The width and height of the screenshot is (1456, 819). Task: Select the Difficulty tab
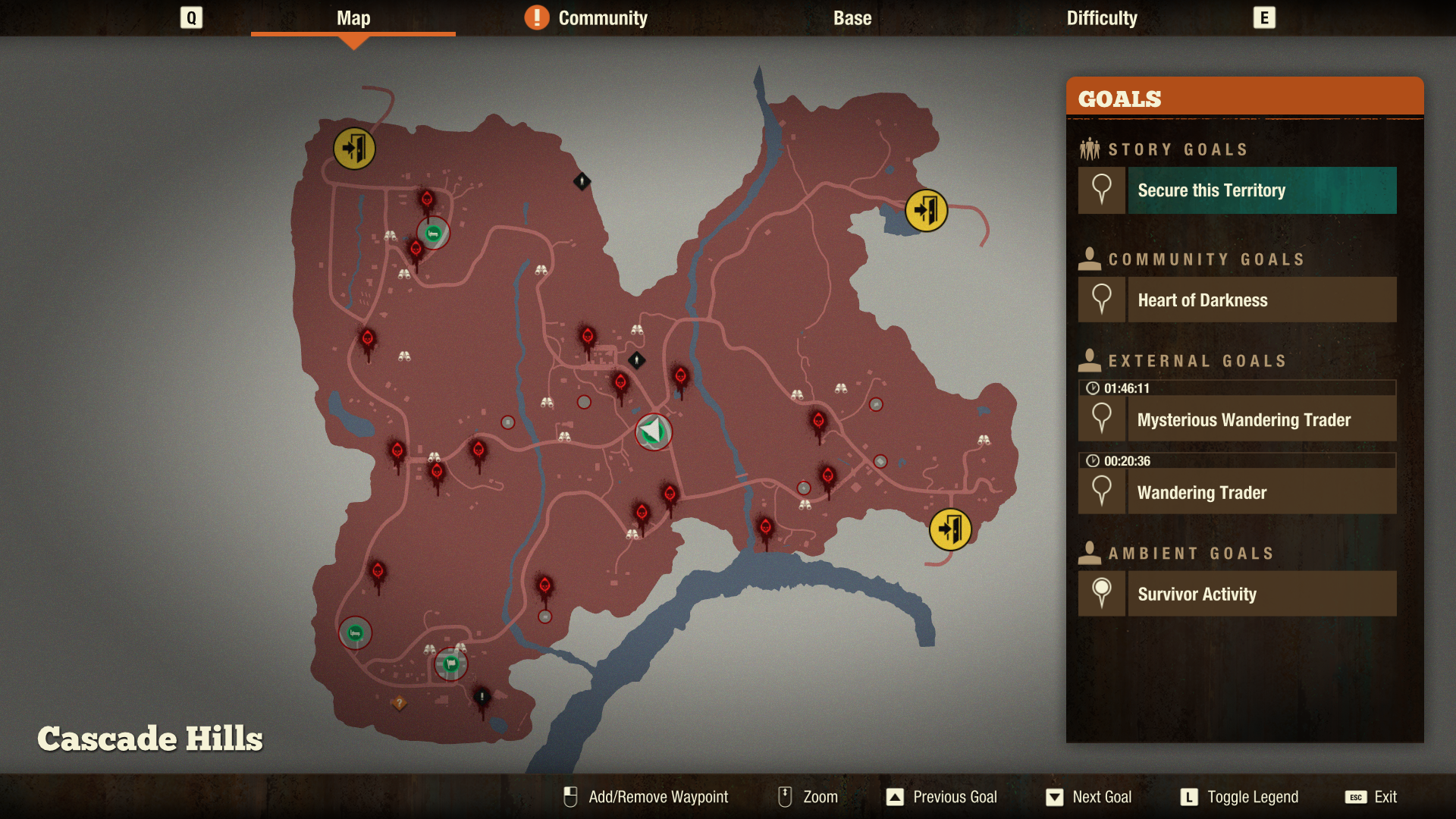[1101, 17]
